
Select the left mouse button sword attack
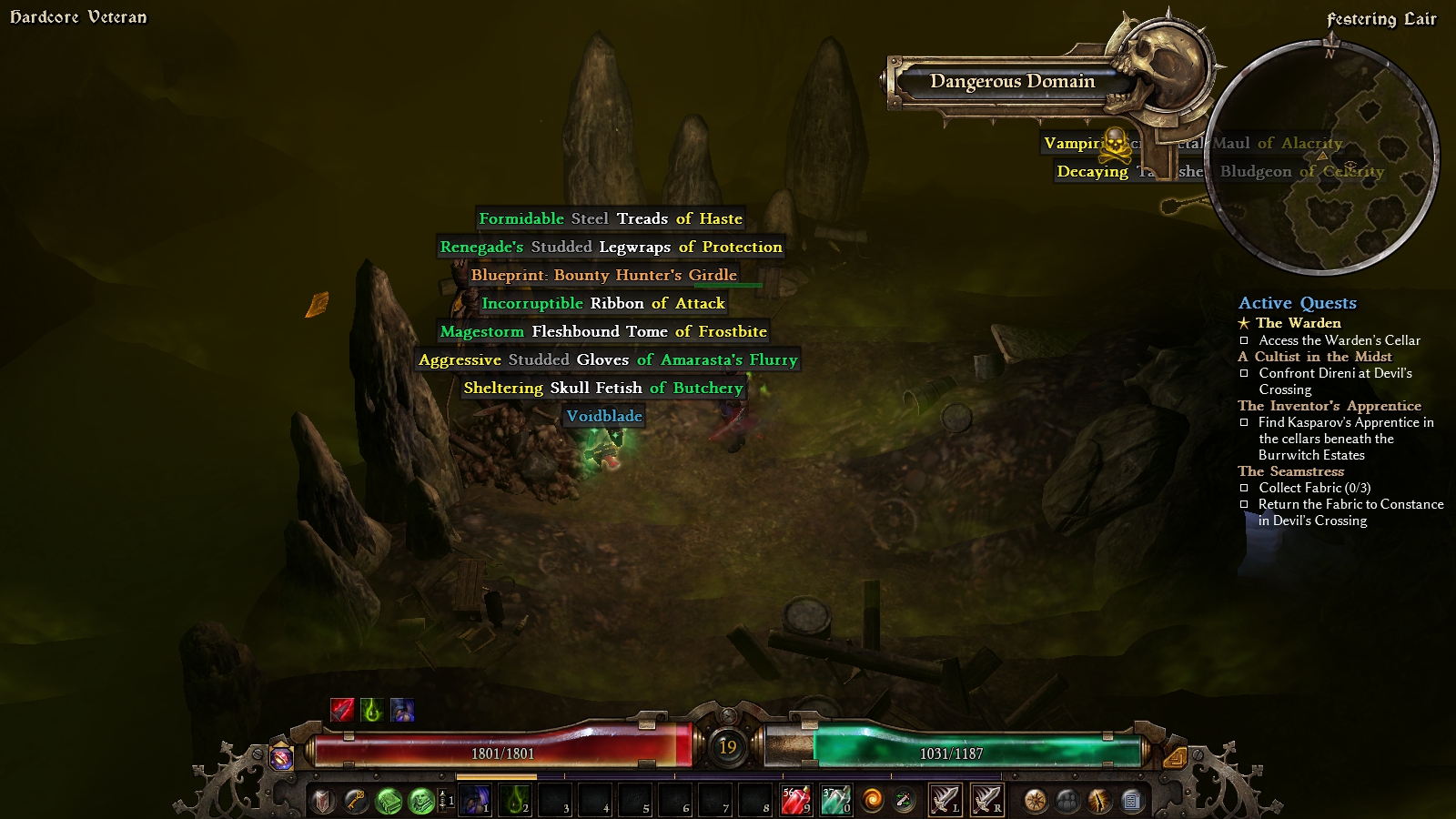coord(945,801)
